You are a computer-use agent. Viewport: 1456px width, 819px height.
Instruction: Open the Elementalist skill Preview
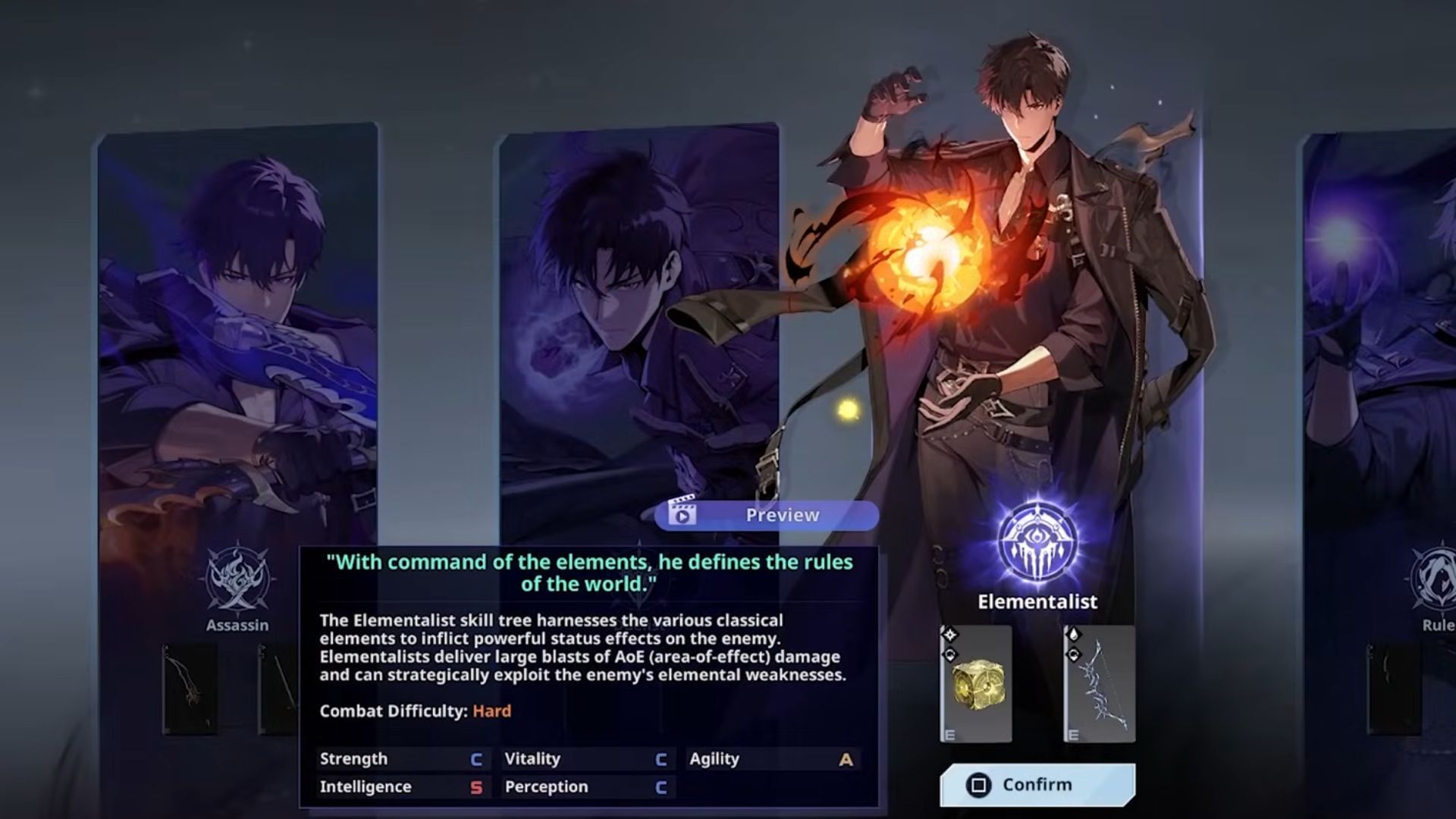point(766,514)
